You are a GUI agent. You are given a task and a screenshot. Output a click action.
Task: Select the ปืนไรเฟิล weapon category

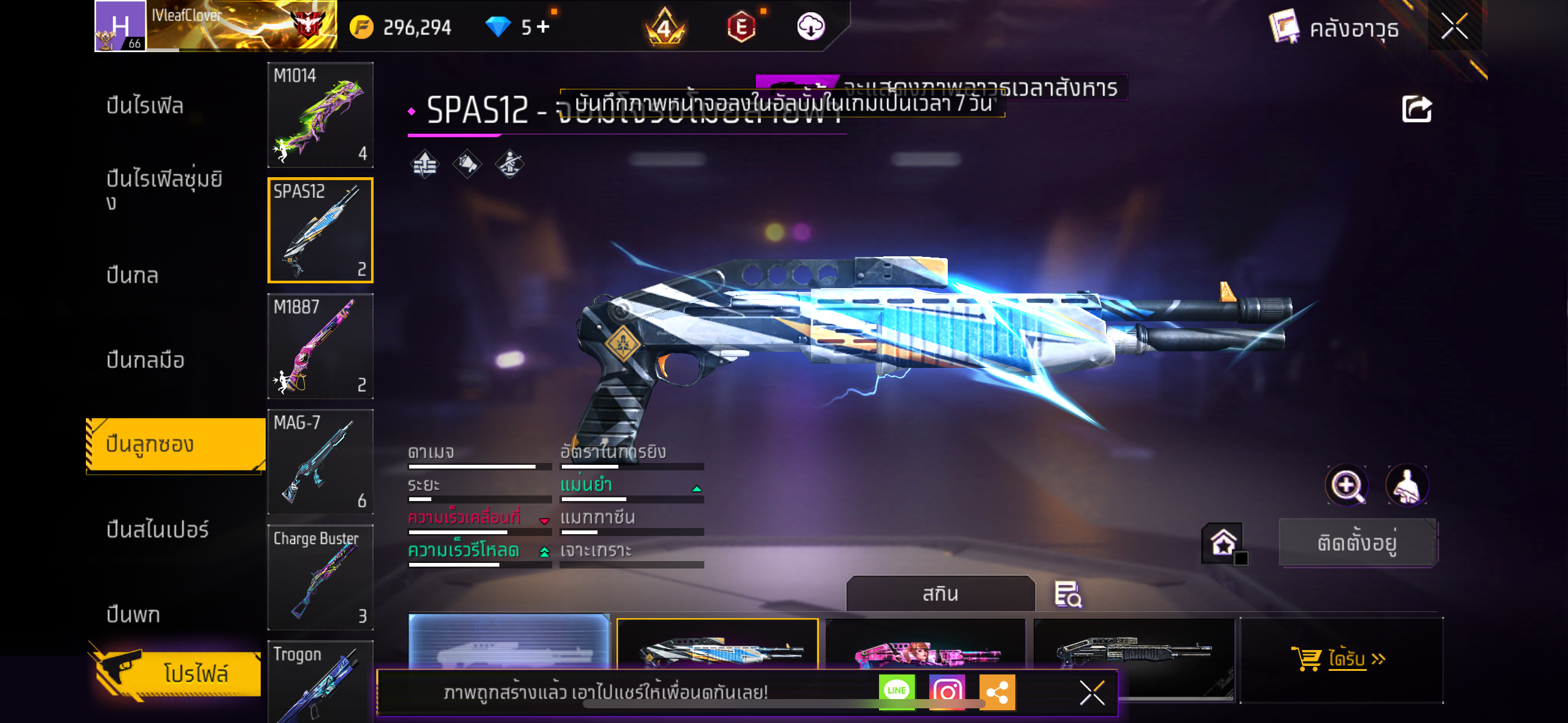(145, 105)
